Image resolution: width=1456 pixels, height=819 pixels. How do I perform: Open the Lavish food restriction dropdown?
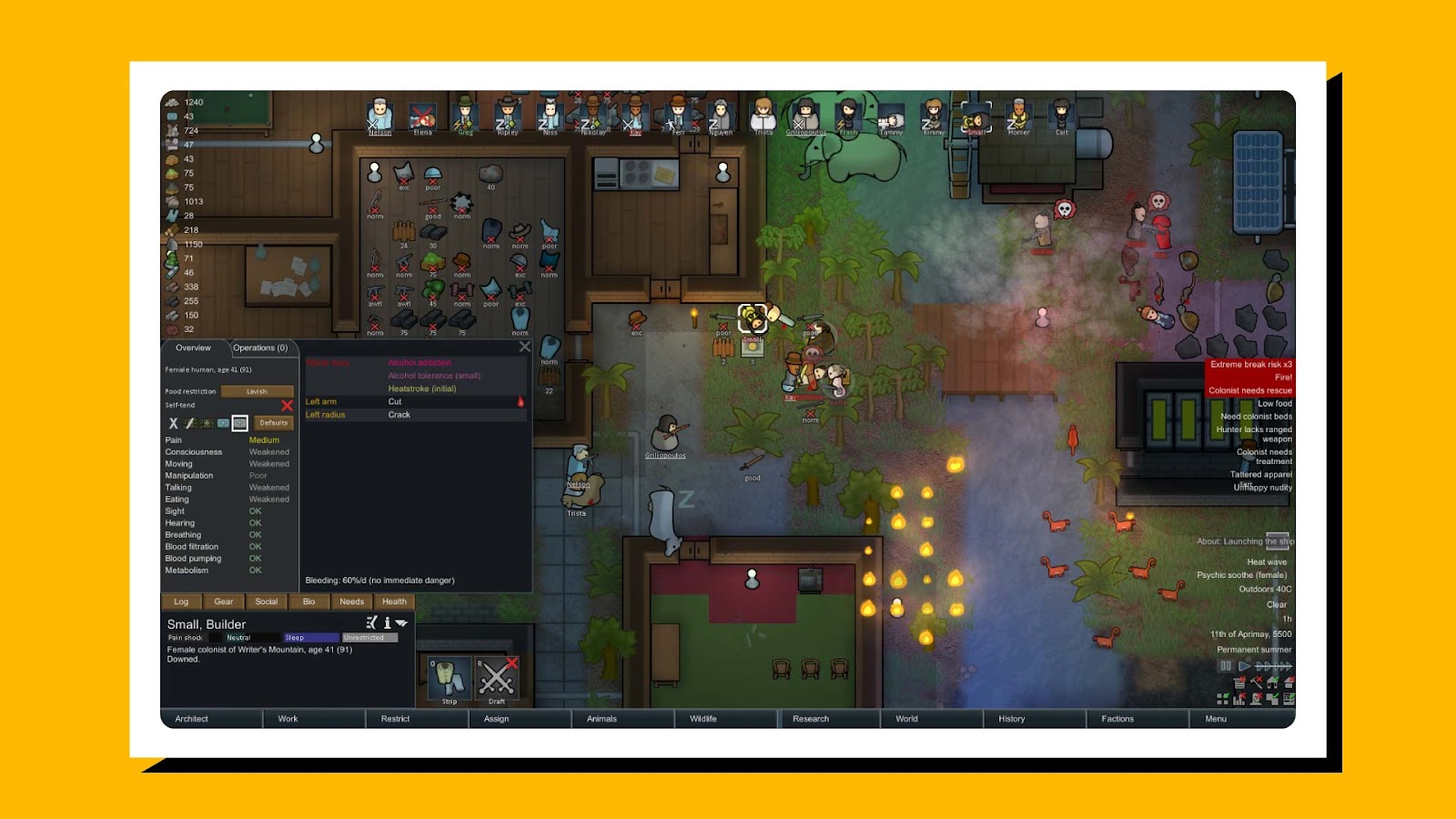tap(257, 390)
